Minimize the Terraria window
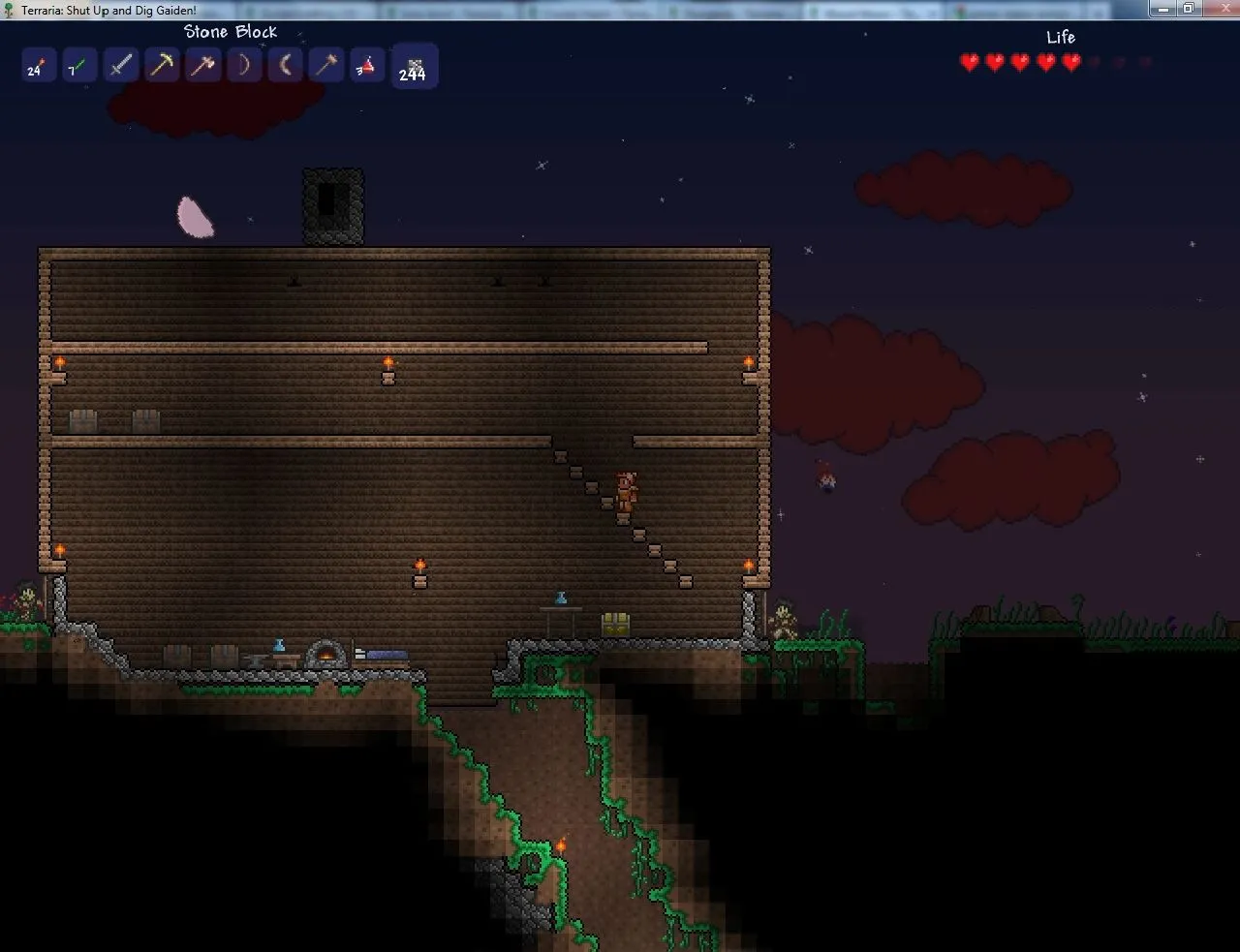1240x952 pixels. coord(1163,9)
